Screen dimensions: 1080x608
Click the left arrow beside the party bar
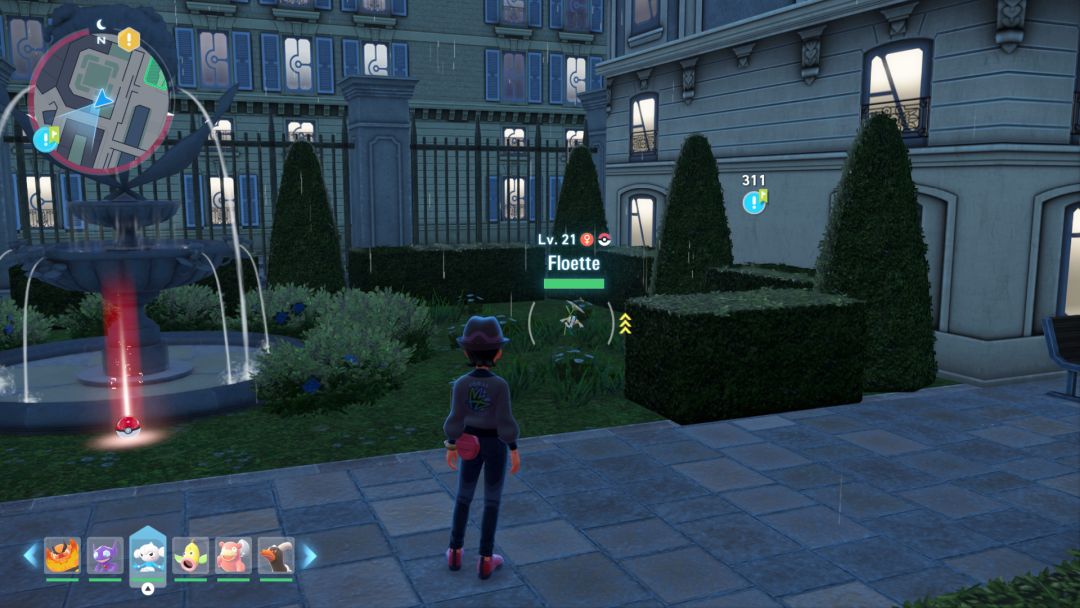(30, 555)
